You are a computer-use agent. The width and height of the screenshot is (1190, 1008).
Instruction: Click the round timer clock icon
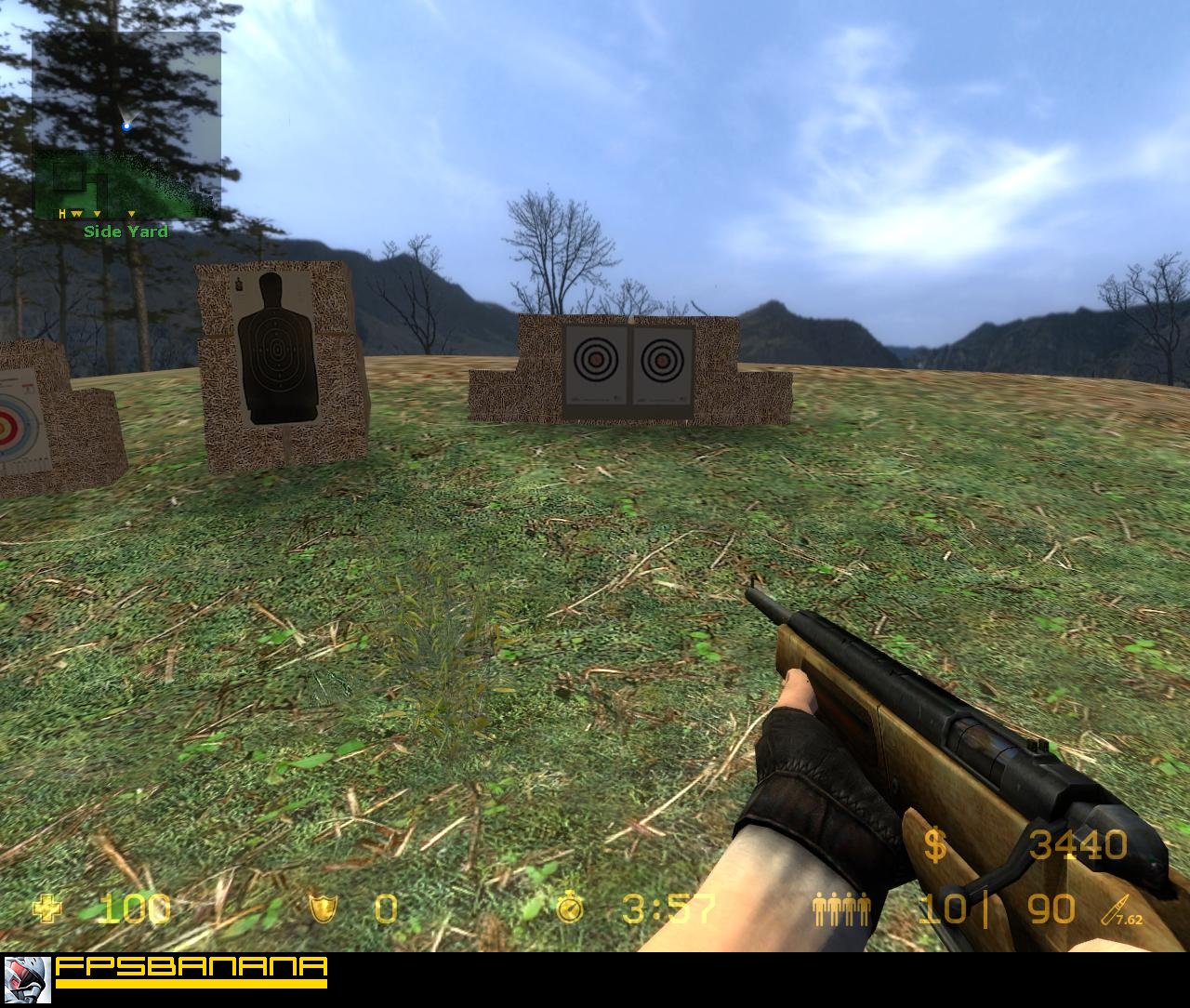pos(569,909)
